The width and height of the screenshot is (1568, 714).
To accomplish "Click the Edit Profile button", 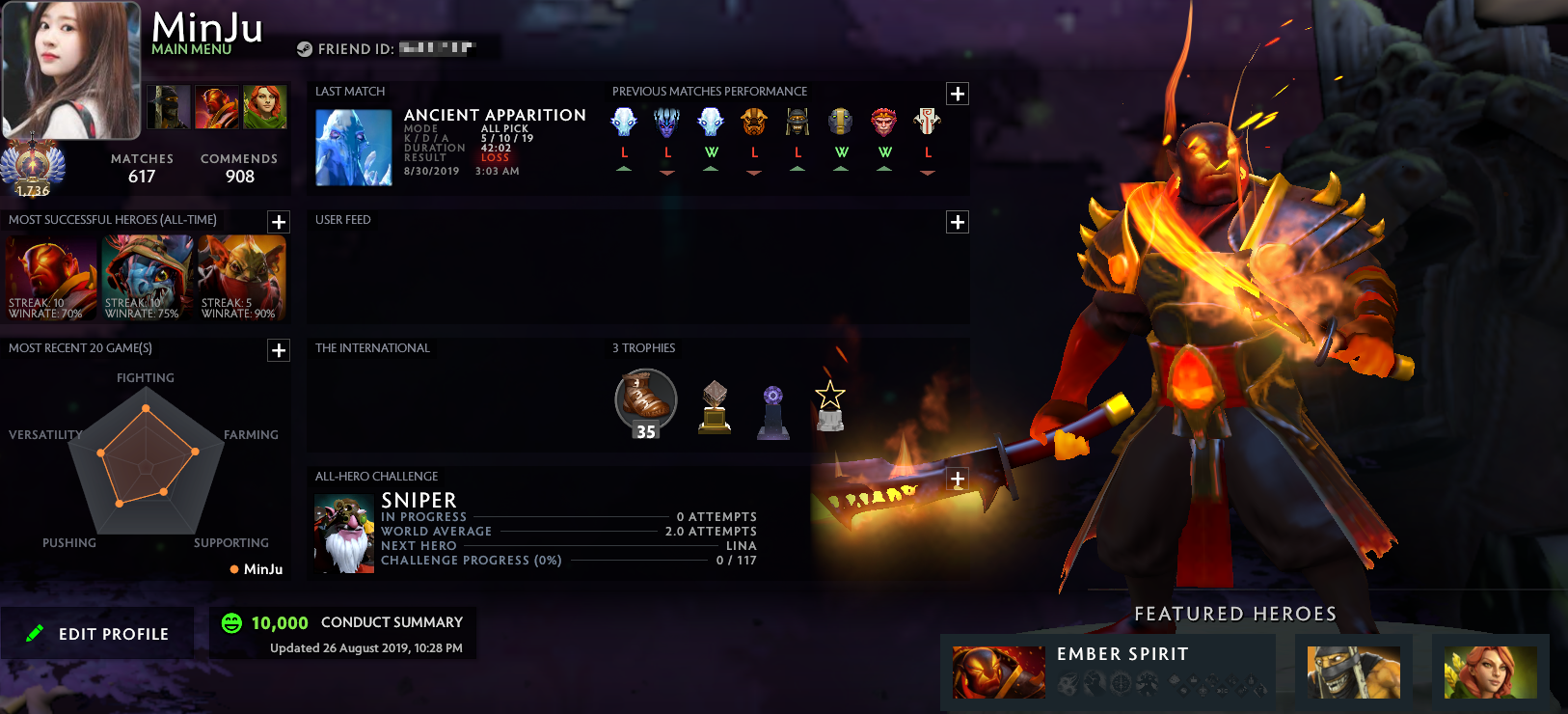I will tap(97, 634).
